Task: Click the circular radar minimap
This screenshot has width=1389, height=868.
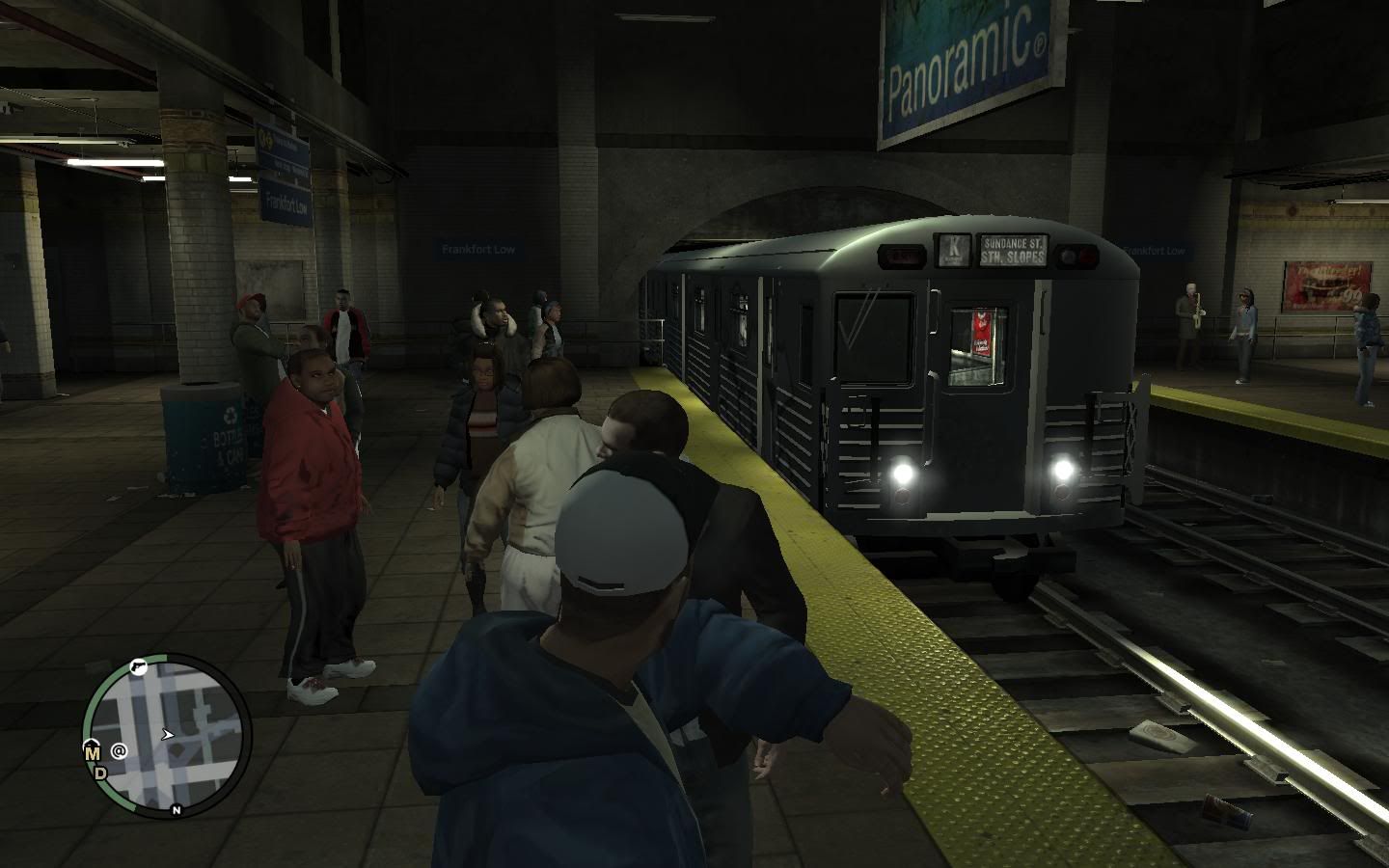Action: [x=168, y=734]
